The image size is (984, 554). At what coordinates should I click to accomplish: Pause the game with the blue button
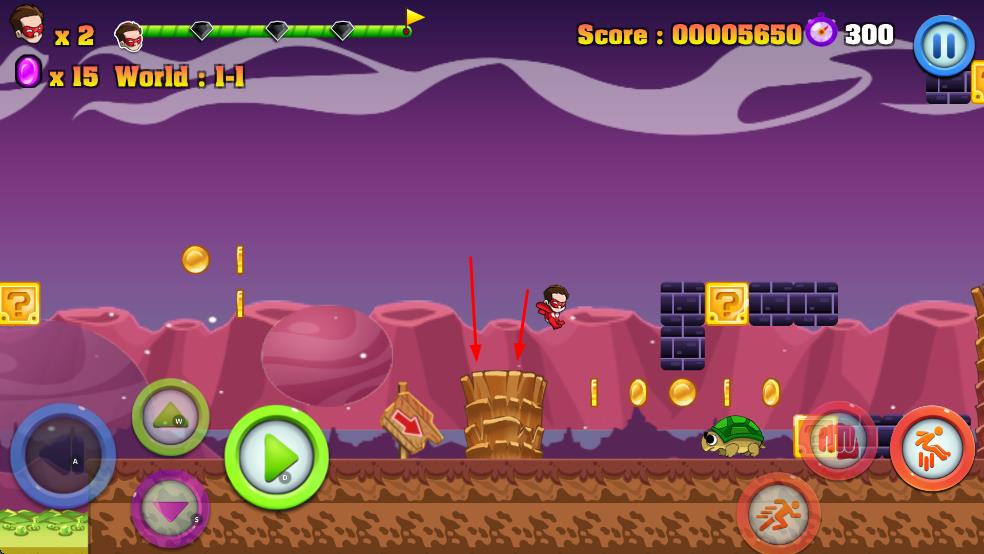(x=943, y=45)
